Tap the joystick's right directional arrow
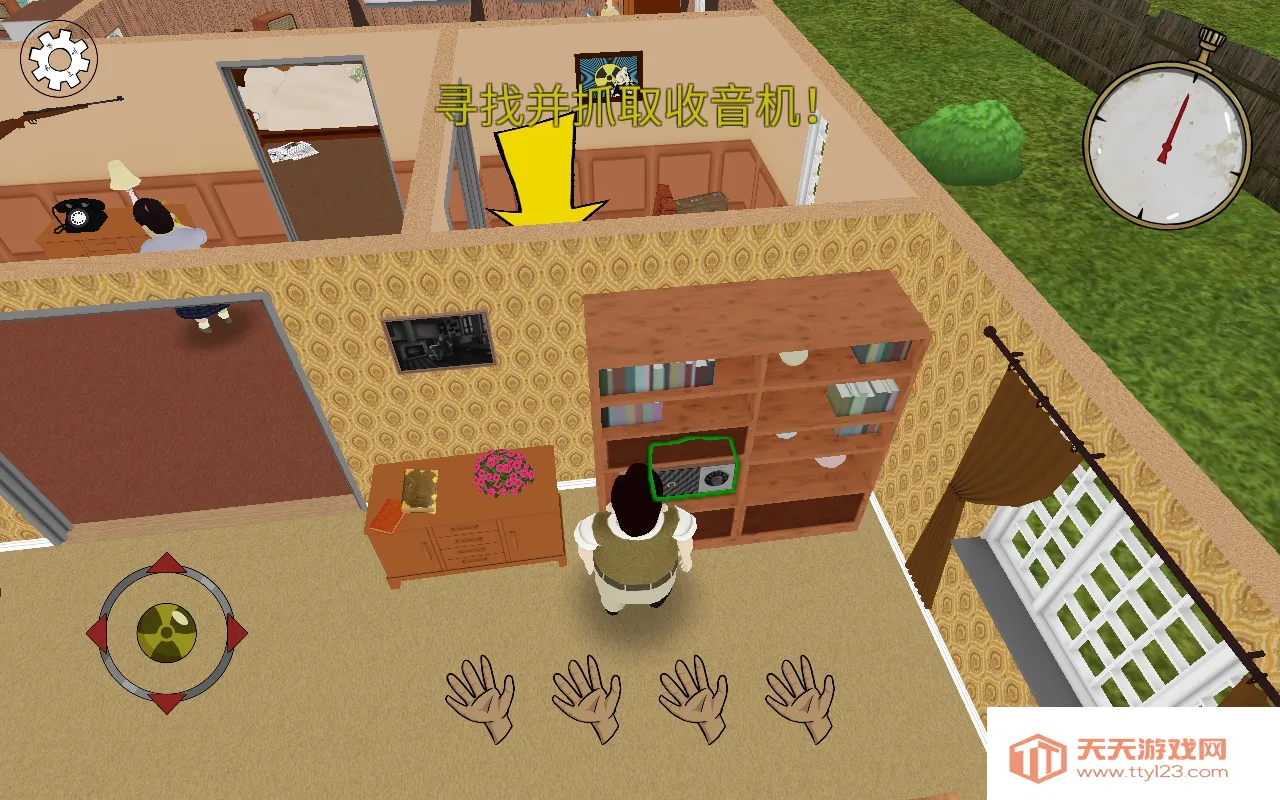The image size is (1280, 800). coord(233,632)
